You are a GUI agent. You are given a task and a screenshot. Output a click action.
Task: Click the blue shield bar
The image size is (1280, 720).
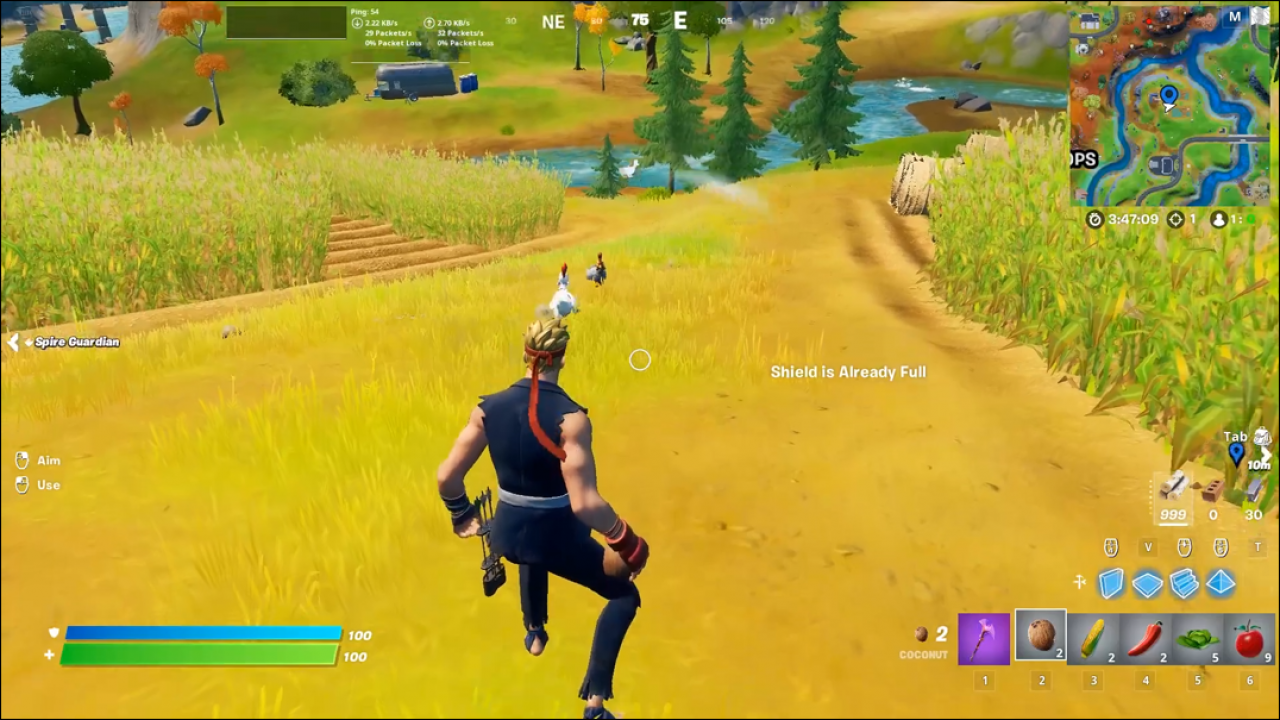tap(200, 635)
